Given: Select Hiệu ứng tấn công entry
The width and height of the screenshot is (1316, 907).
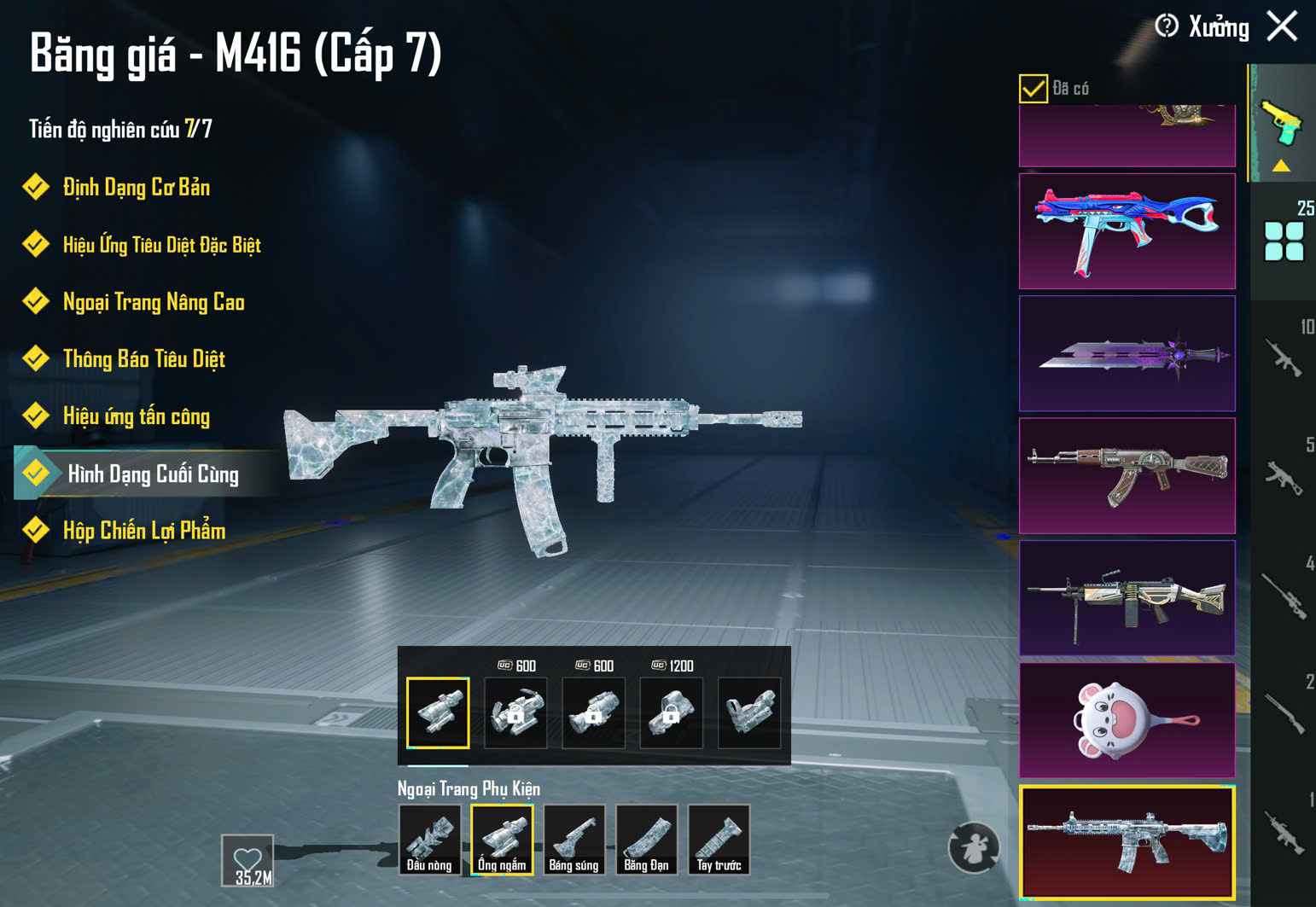Looking at the screenshot, I should click(136, 416).
